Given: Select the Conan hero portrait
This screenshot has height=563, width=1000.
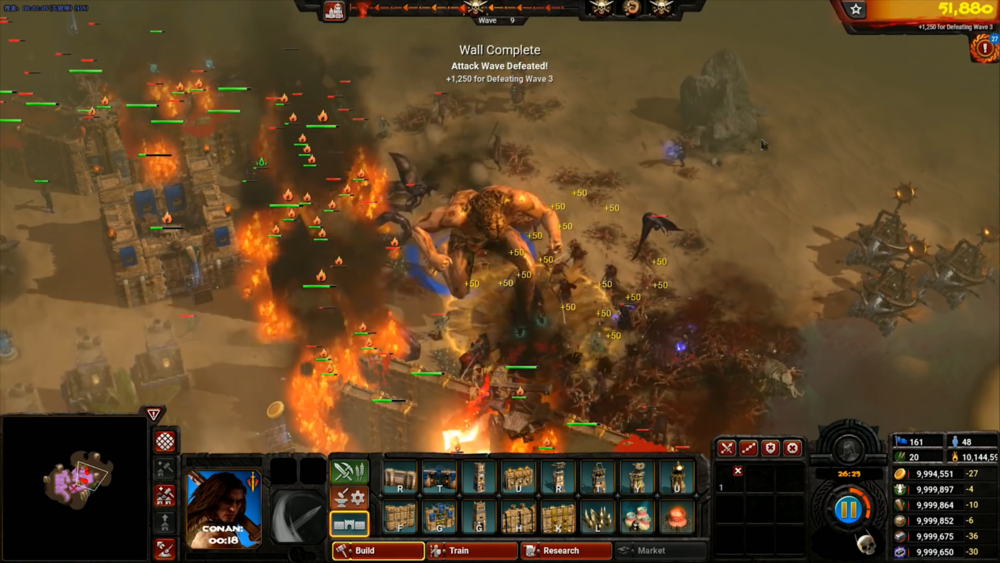Looking at the screenshot, I should [x=223, y=509].
